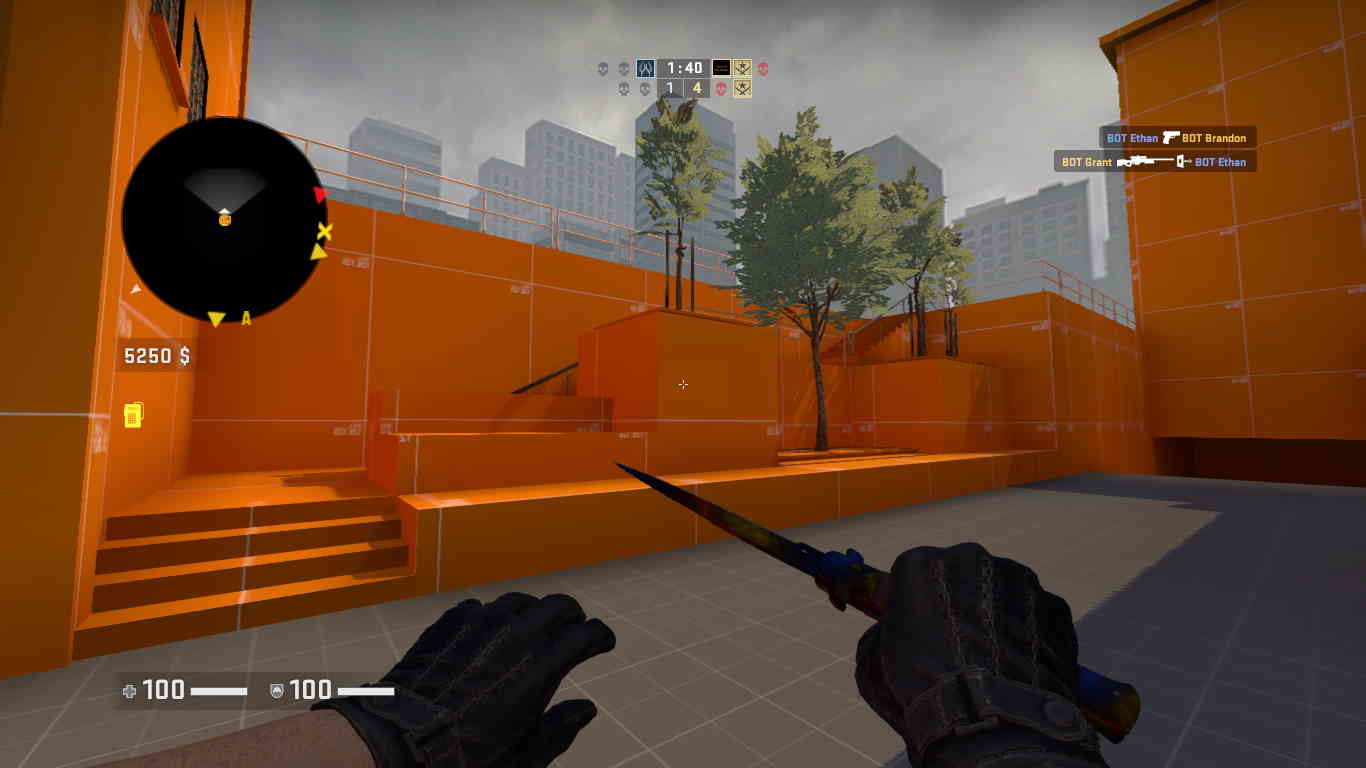This screenshot has width=1366, height=768.
Task: Toggle the compass north arrow on the radar edge
Action: (x=137, y=289)
